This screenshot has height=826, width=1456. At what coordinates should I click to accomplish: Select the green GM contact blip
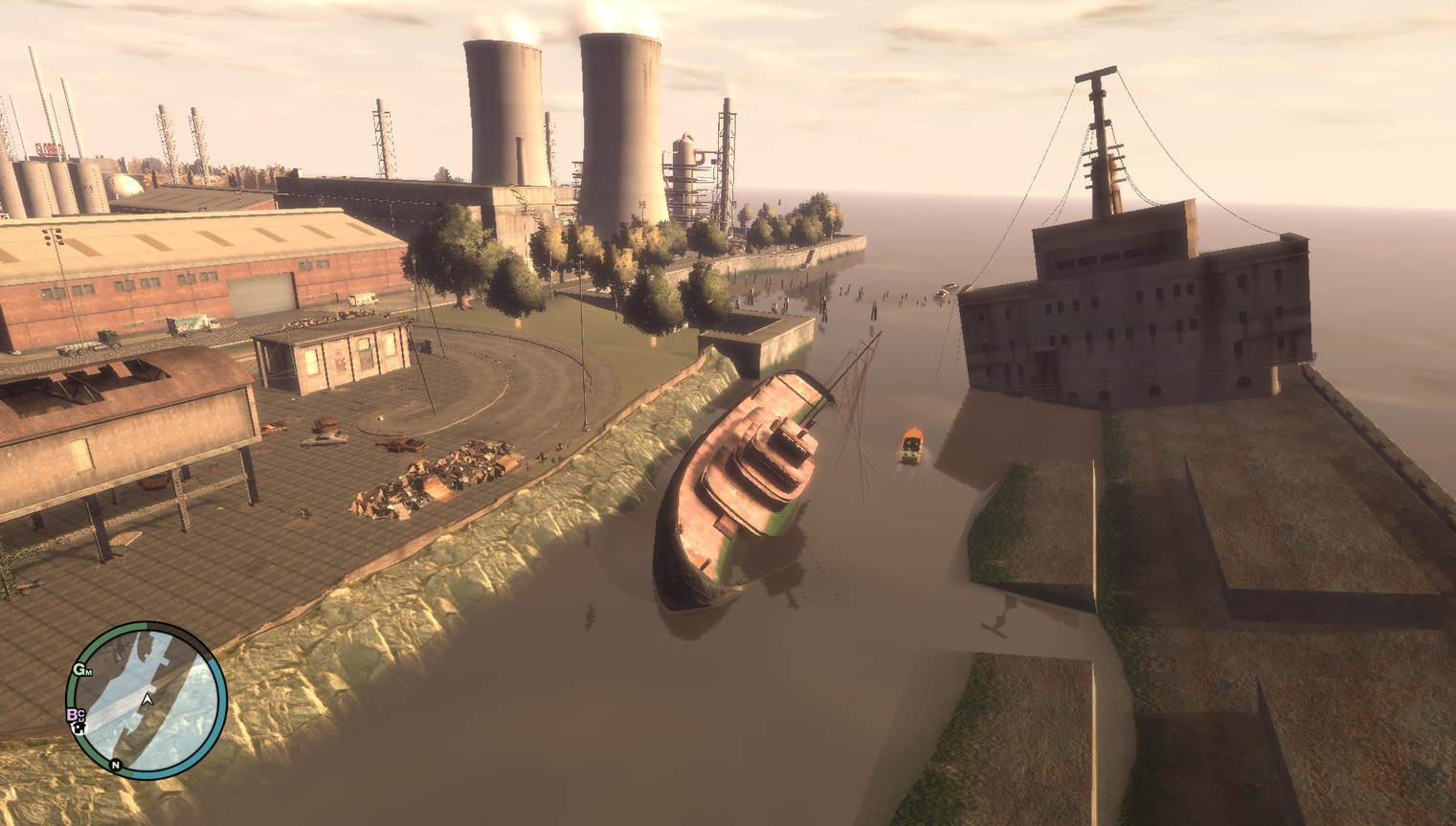(82, 670)
